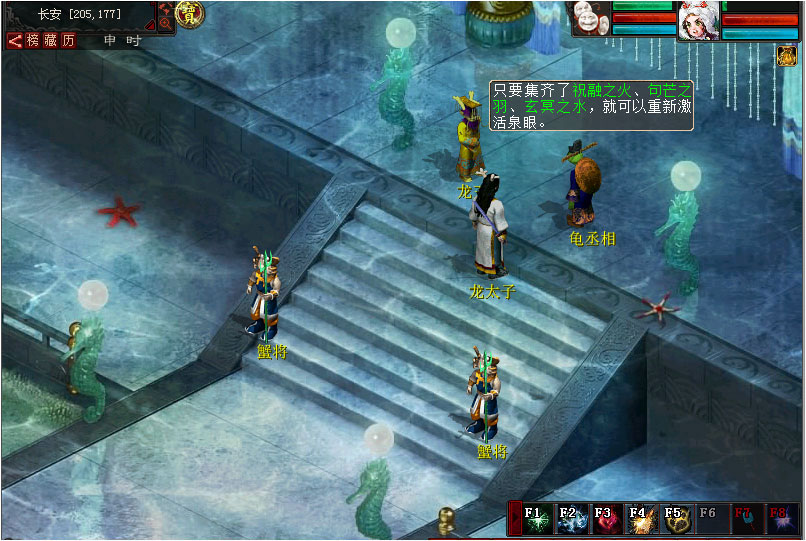The height and width of the screenshot is (541, 806).
Task: Select the white-hooded character portrait
Action: tap(698, 21)
